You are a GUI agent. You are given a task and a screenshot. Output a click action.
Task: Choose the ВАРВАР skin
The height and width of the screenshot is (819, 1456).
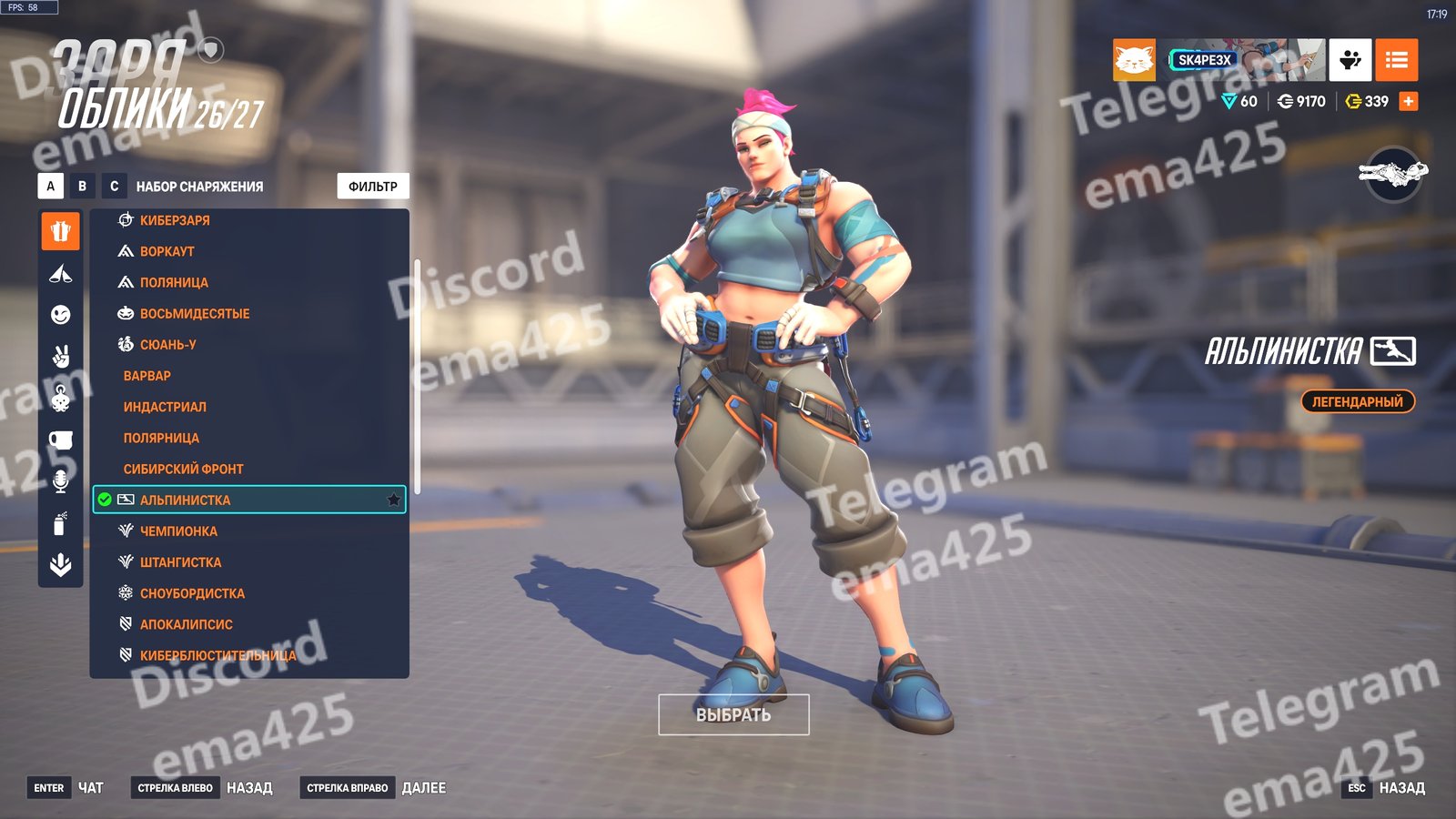tap(147, 376)
